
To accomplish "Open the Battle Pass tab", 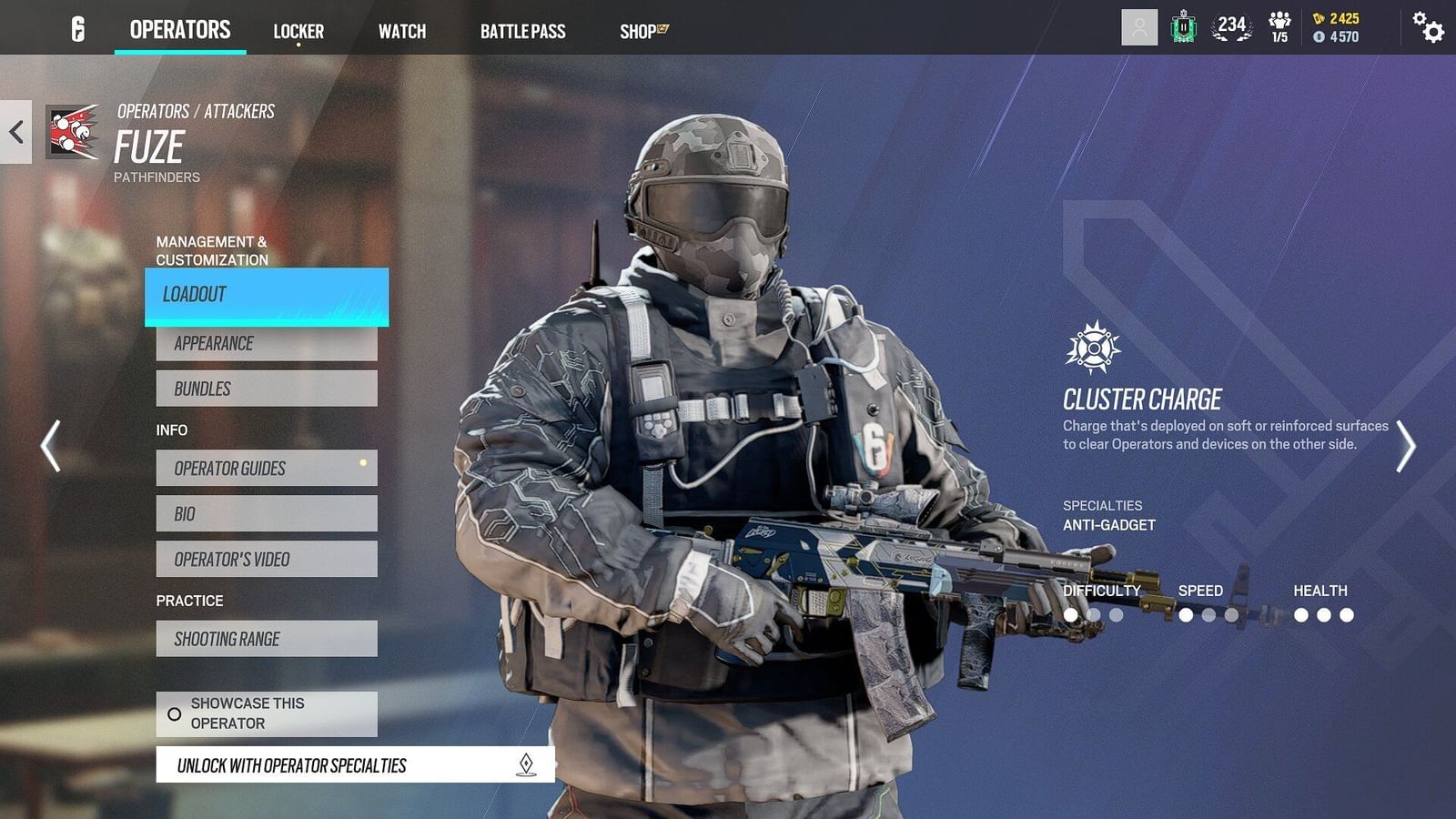I will tap(524, 30).
